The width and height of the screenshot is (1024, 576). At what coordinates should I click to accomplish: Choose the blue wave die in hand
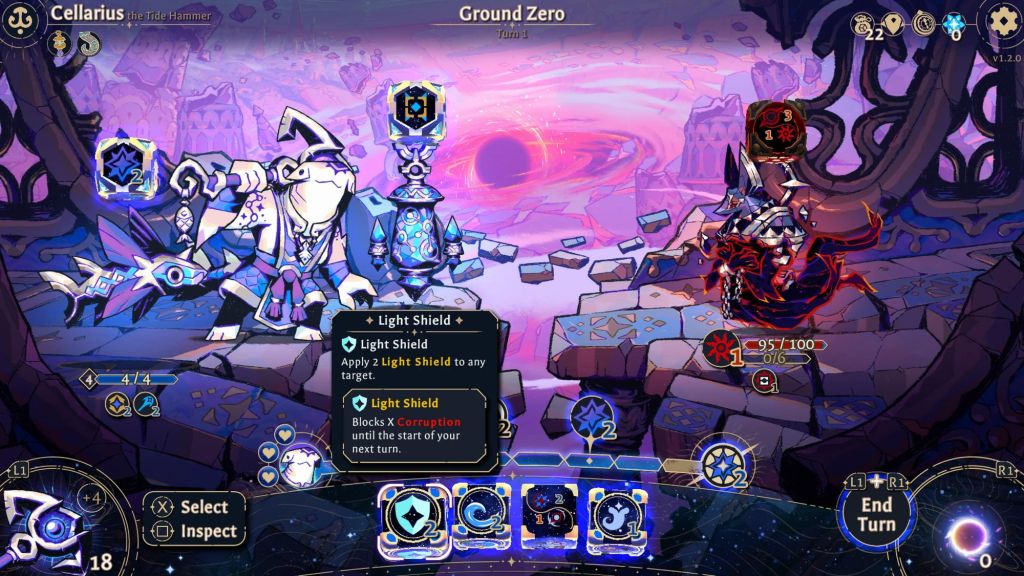[480, 516]
